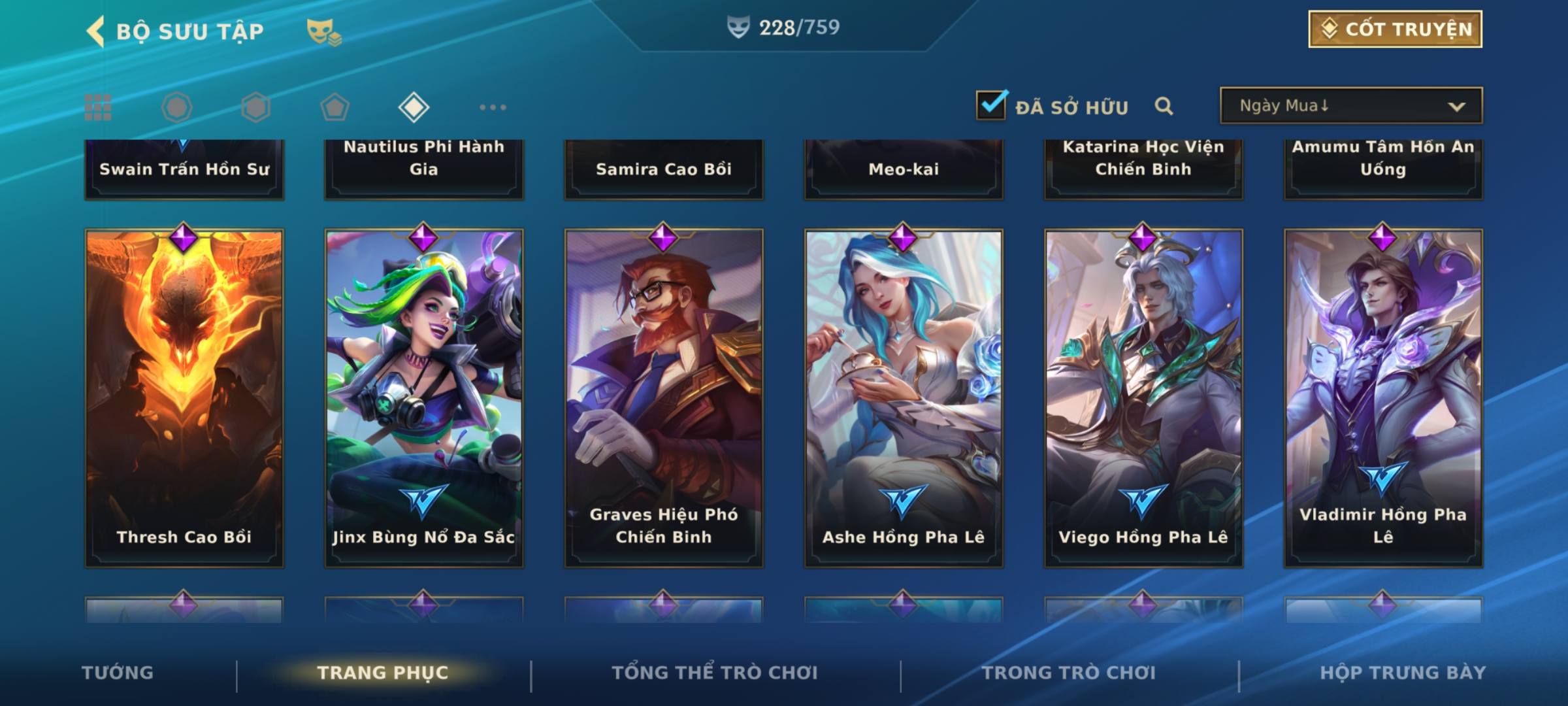
Task: Go to the Hộp Trưng Bày tab
Action: pyautogui.click(x=1403, y=673)
